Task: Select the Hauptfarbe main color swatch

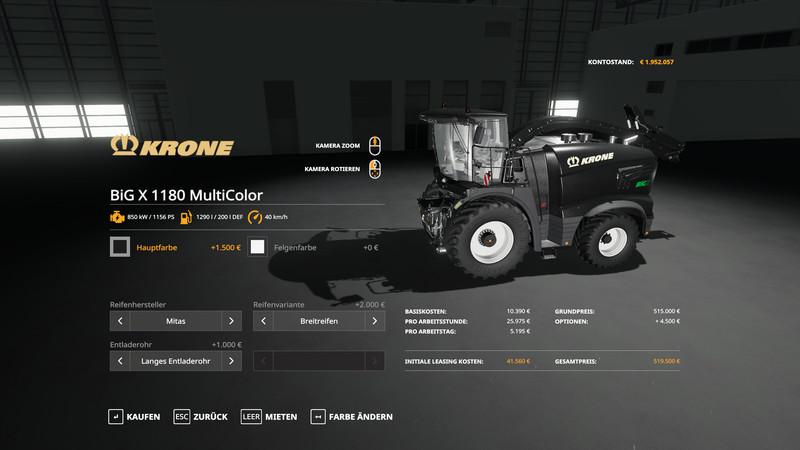Action: click(x=120, y=246)
